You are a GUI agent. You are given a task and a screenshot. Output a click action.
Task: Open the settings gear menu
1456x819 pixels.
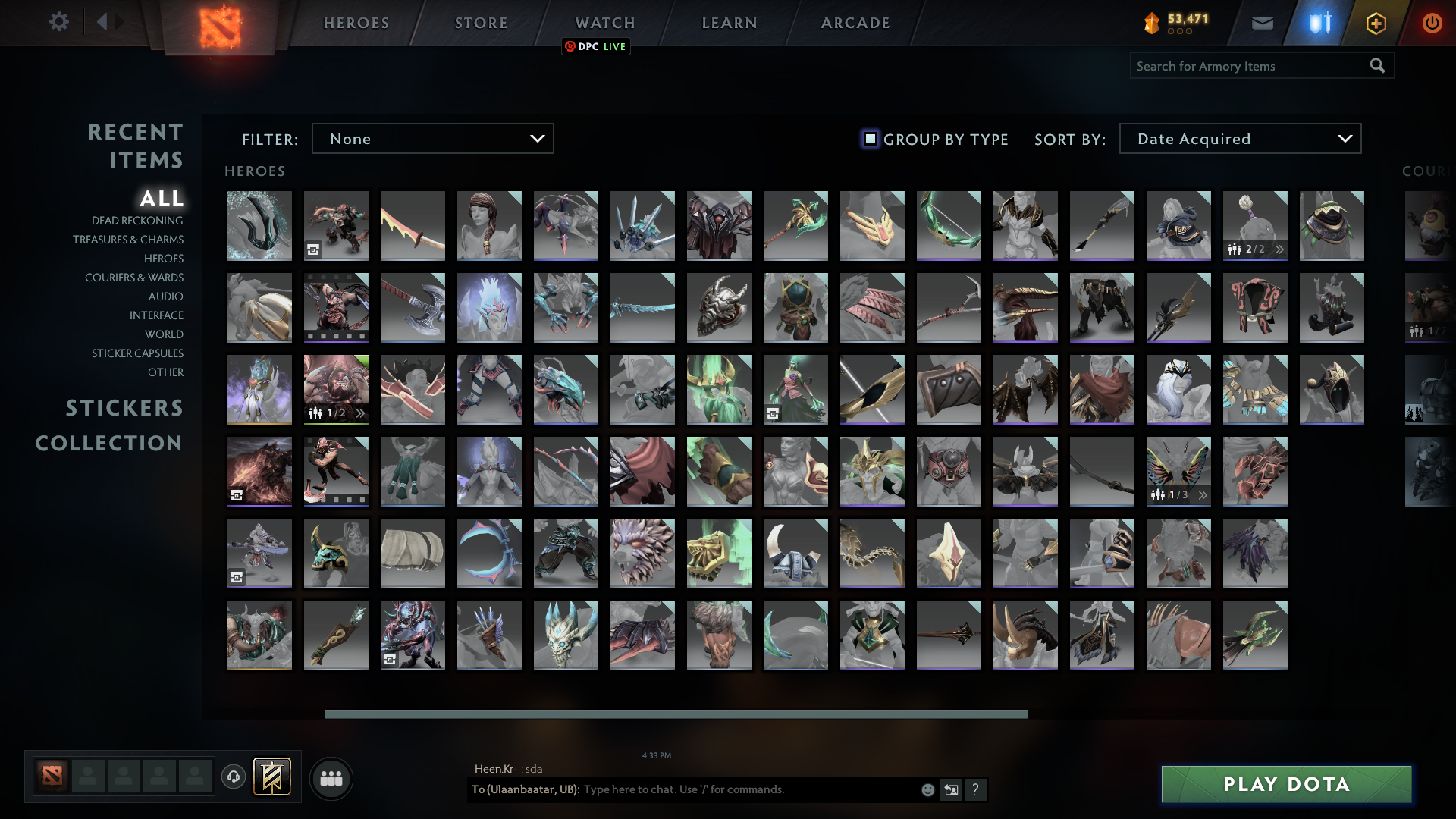pyautogui.click(x=58, y=22)
